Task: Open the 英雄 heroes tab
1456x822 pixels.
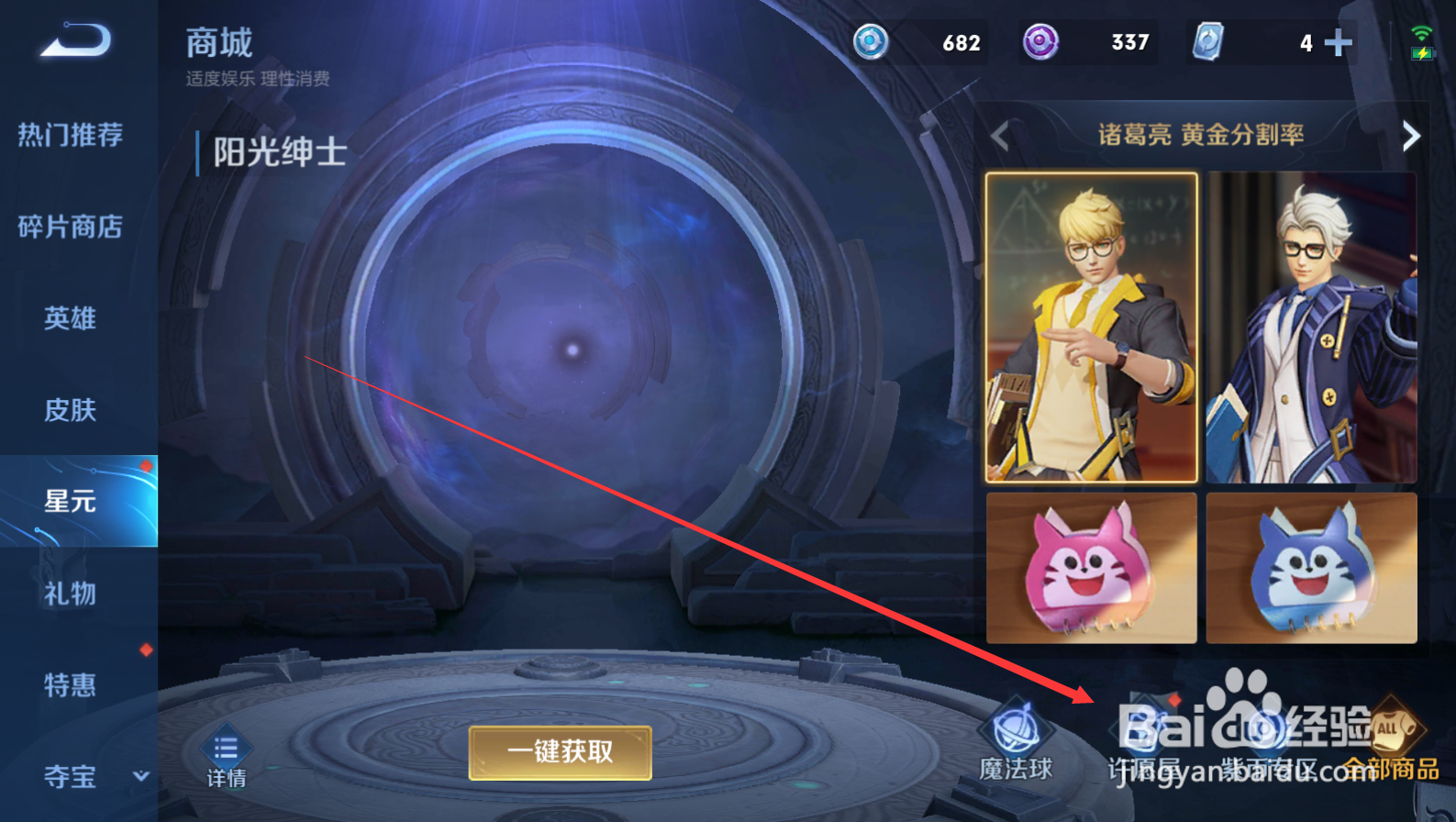Action: pyautogui.click(x=69, y=318)
